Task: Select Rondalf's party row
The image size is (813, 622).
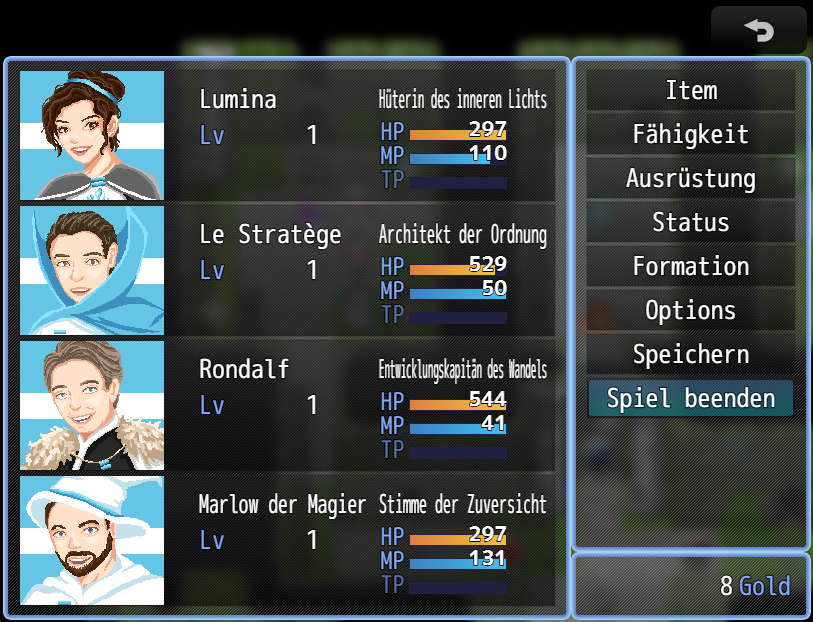Action: pos(287,405)
